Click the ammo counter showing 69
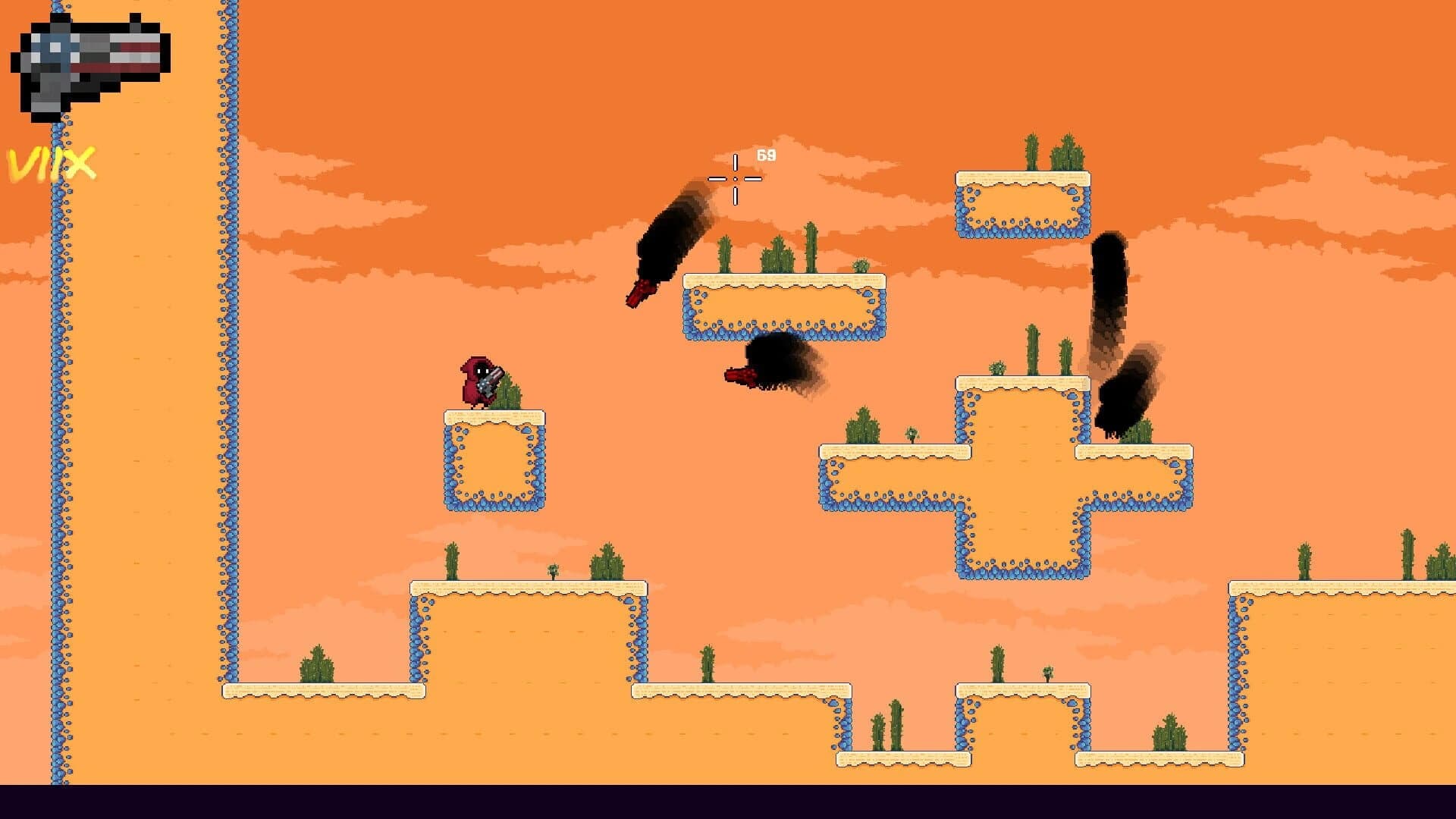1456x819 pixels. click(764, 155)
